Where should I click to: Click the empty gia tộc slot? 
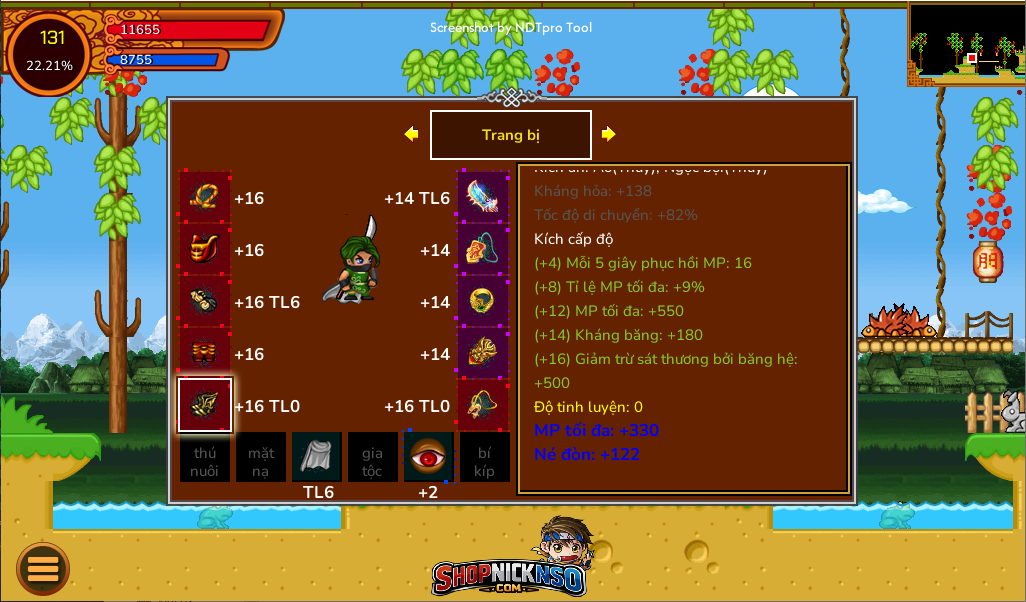[372, 457]
